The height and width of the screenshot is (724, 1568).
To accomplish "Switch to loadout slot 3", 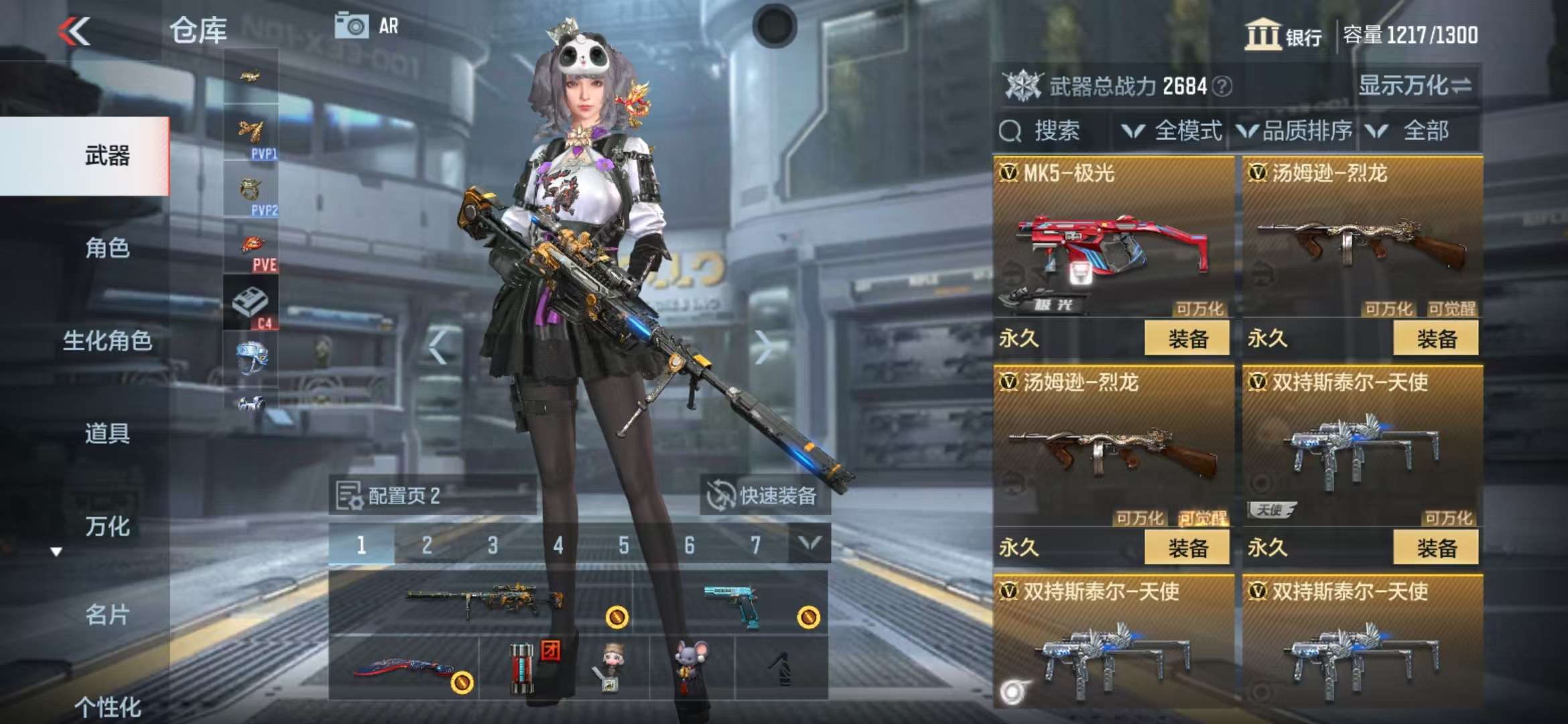I will click(x=493, y=545).
